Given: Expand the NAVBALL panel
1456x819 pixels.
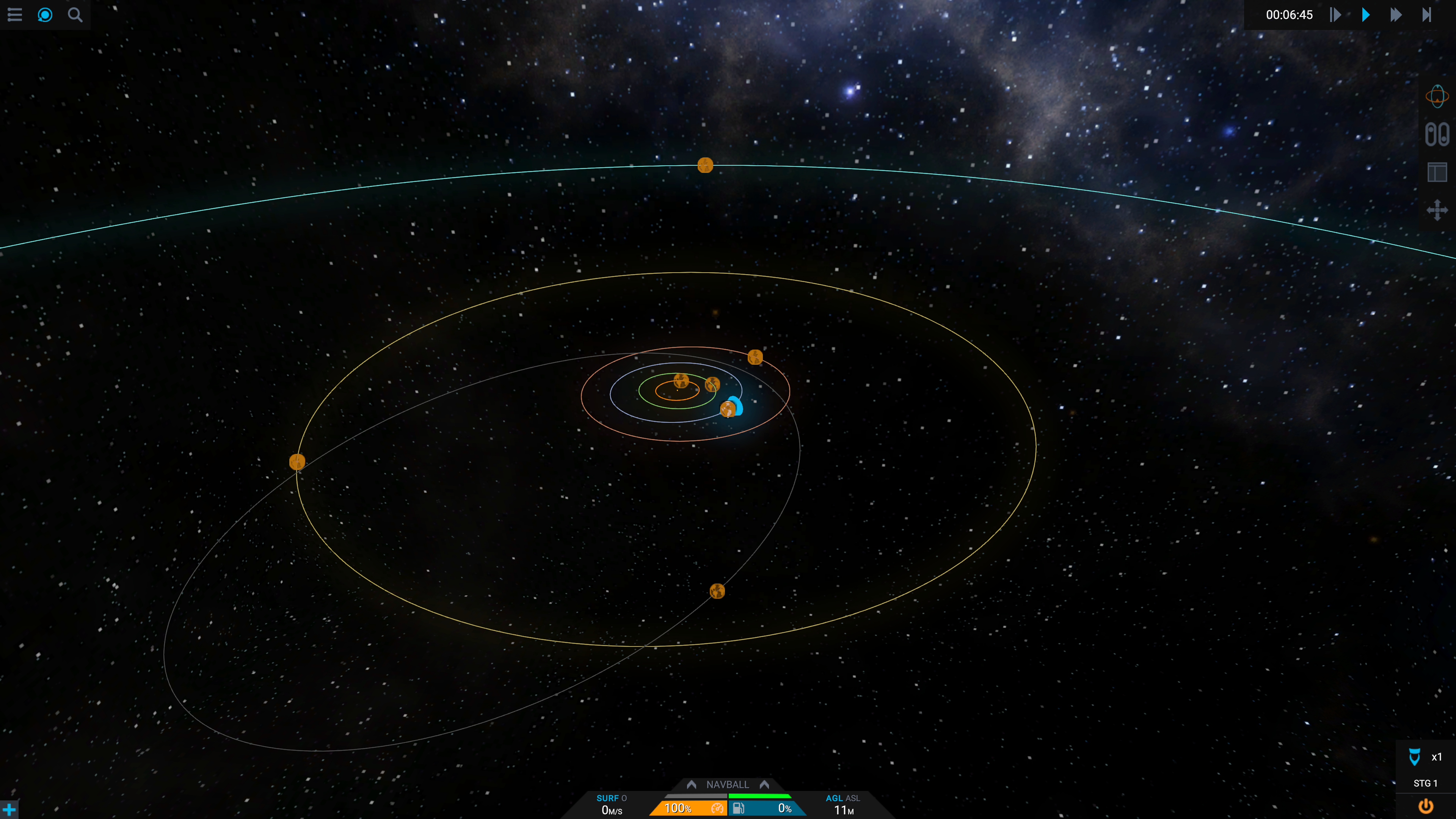Looking at the screenshot, I should pyautogui.click(x=728, y=784).
